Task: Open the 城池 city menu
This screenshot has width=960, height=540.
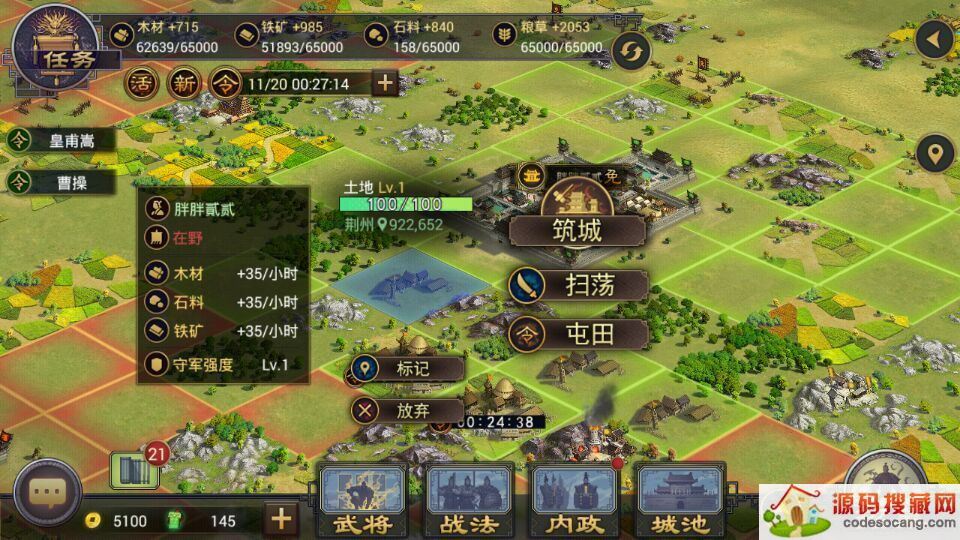Action: click(679, 500)
